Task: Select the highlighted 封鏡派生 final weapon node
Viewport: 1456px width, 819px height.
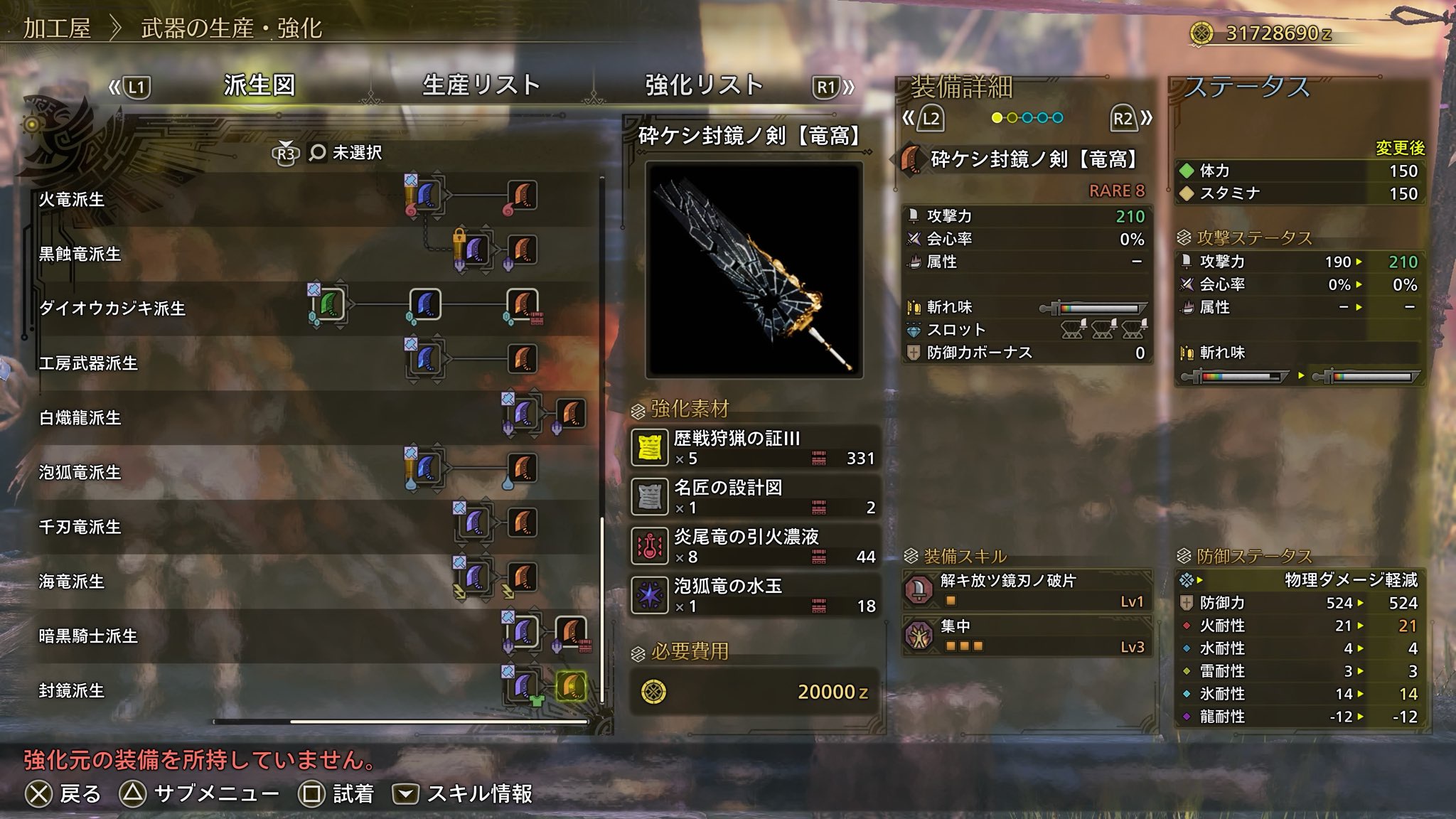Action: pyautogui.click(x=571, y=686)
